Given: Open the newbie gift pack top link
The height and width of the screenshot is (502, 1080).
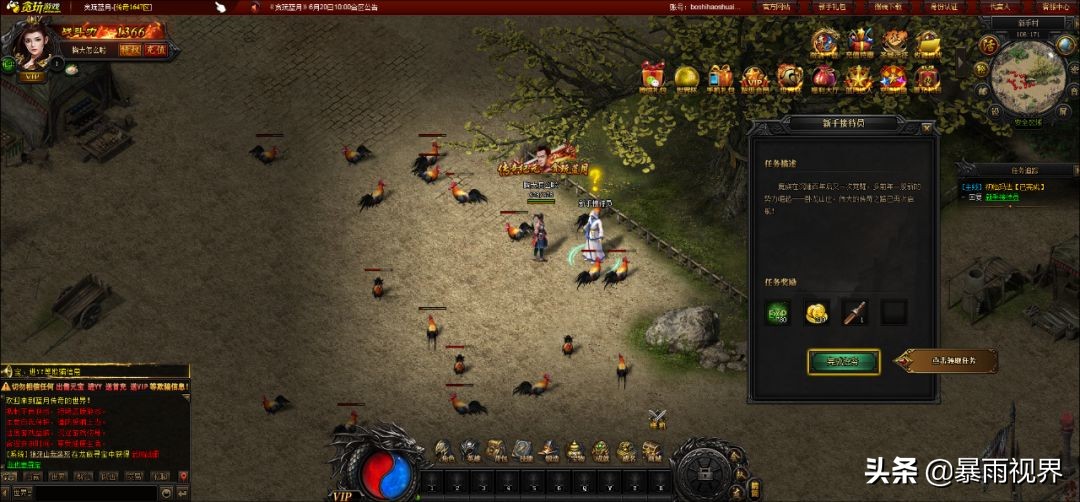Looking at the screenshot, I should pos(830,6).
